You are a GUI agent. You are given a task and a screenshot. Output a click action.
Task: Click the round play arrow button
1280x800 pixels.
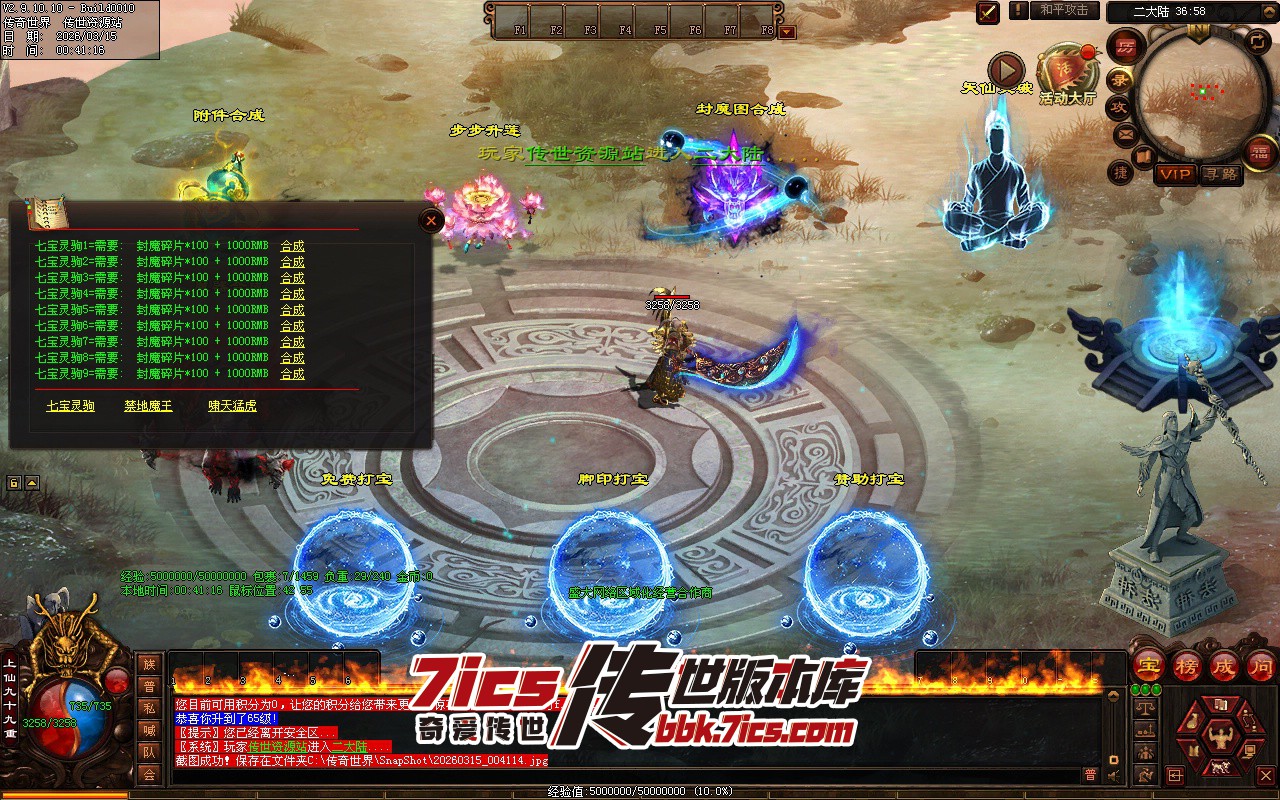tap(1006, 71)
